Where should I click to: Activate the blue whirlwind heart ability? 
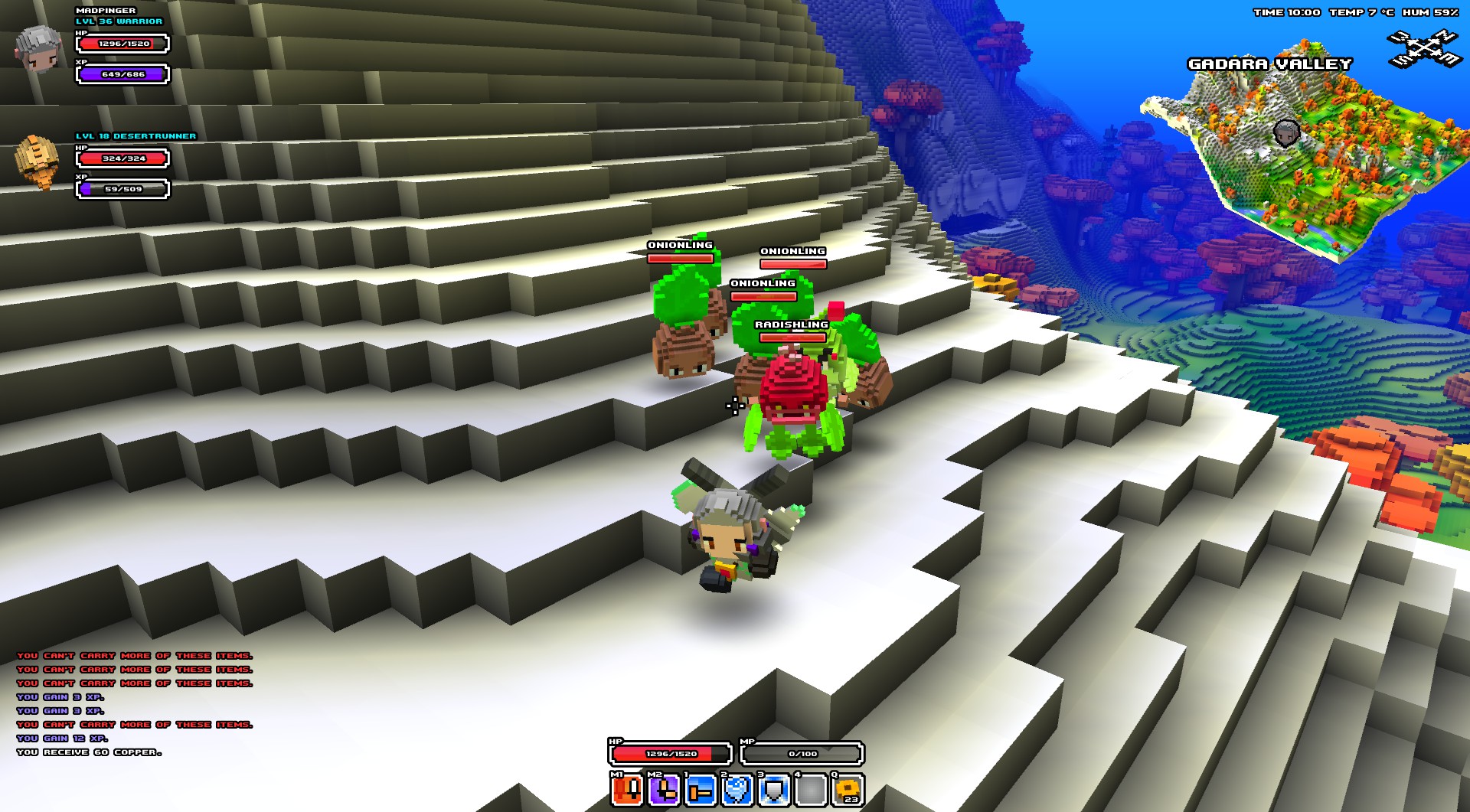(737, 790)
